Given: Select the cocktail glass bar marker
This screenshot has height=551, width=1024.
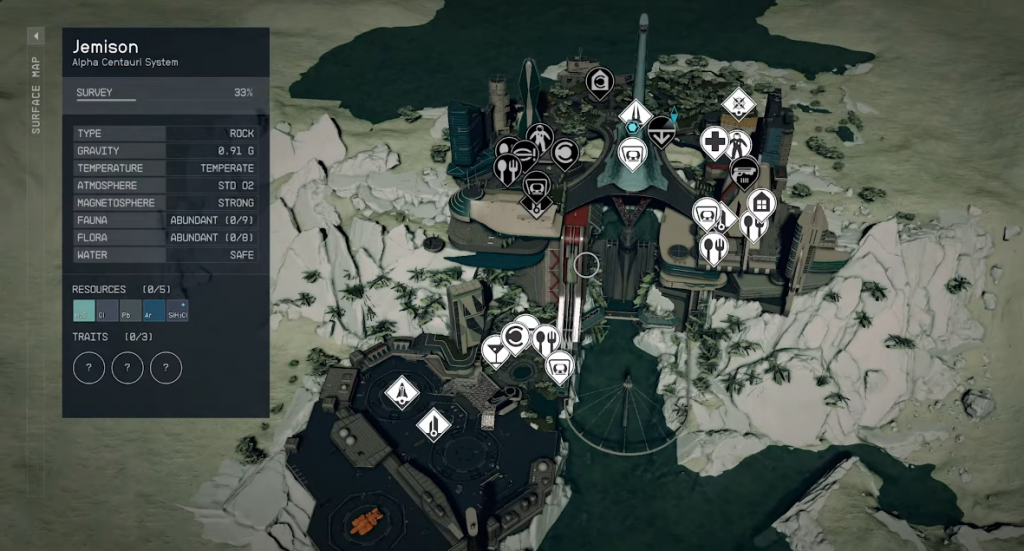Looking at the screenshot, I should [494, 350].
